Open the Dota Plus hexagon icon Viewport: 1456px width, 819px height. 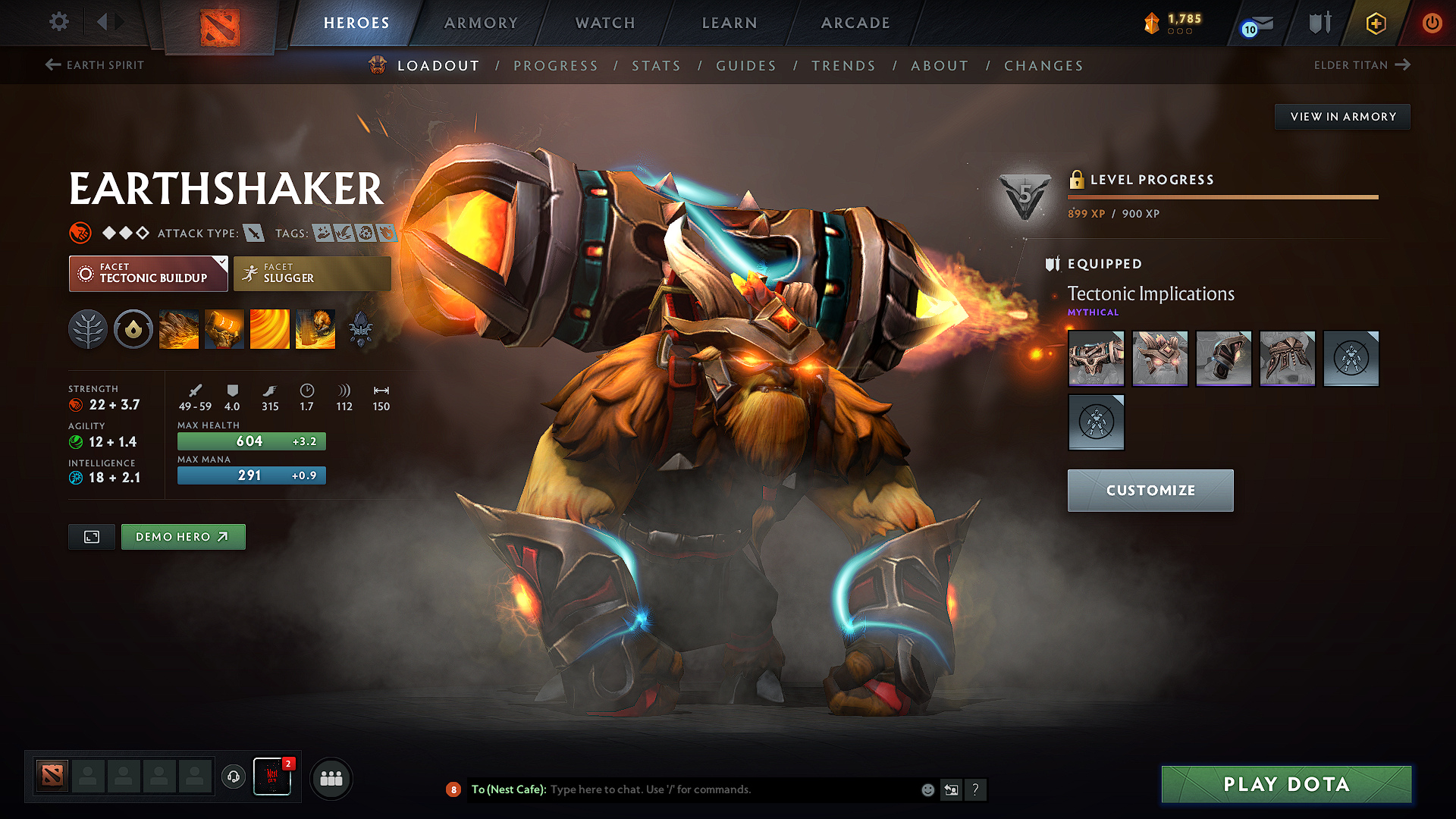pos(1376,23)
